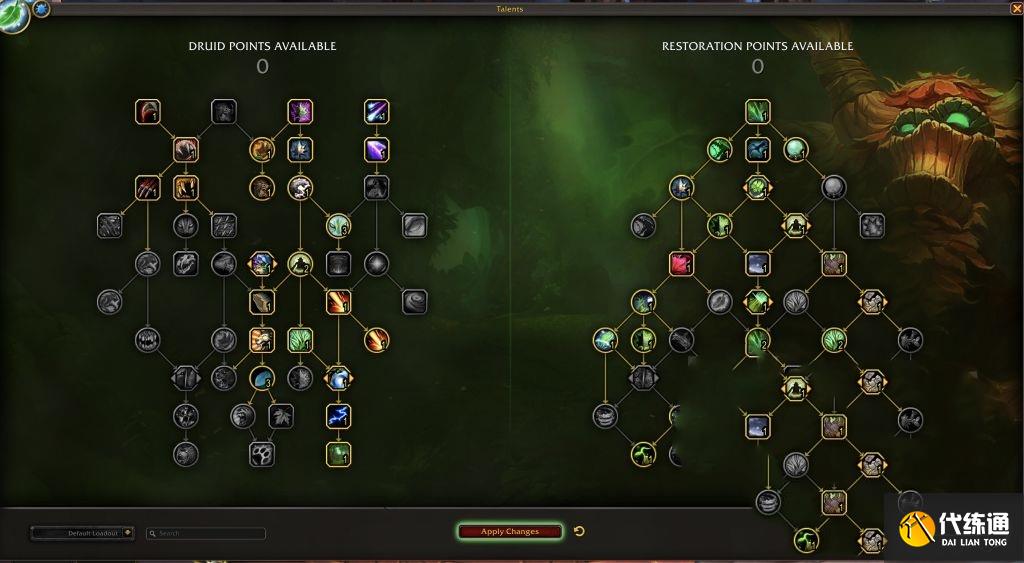Select the blue crescent moon talent with rank 3
1024x563 pixels.
[x=262, y=378]
